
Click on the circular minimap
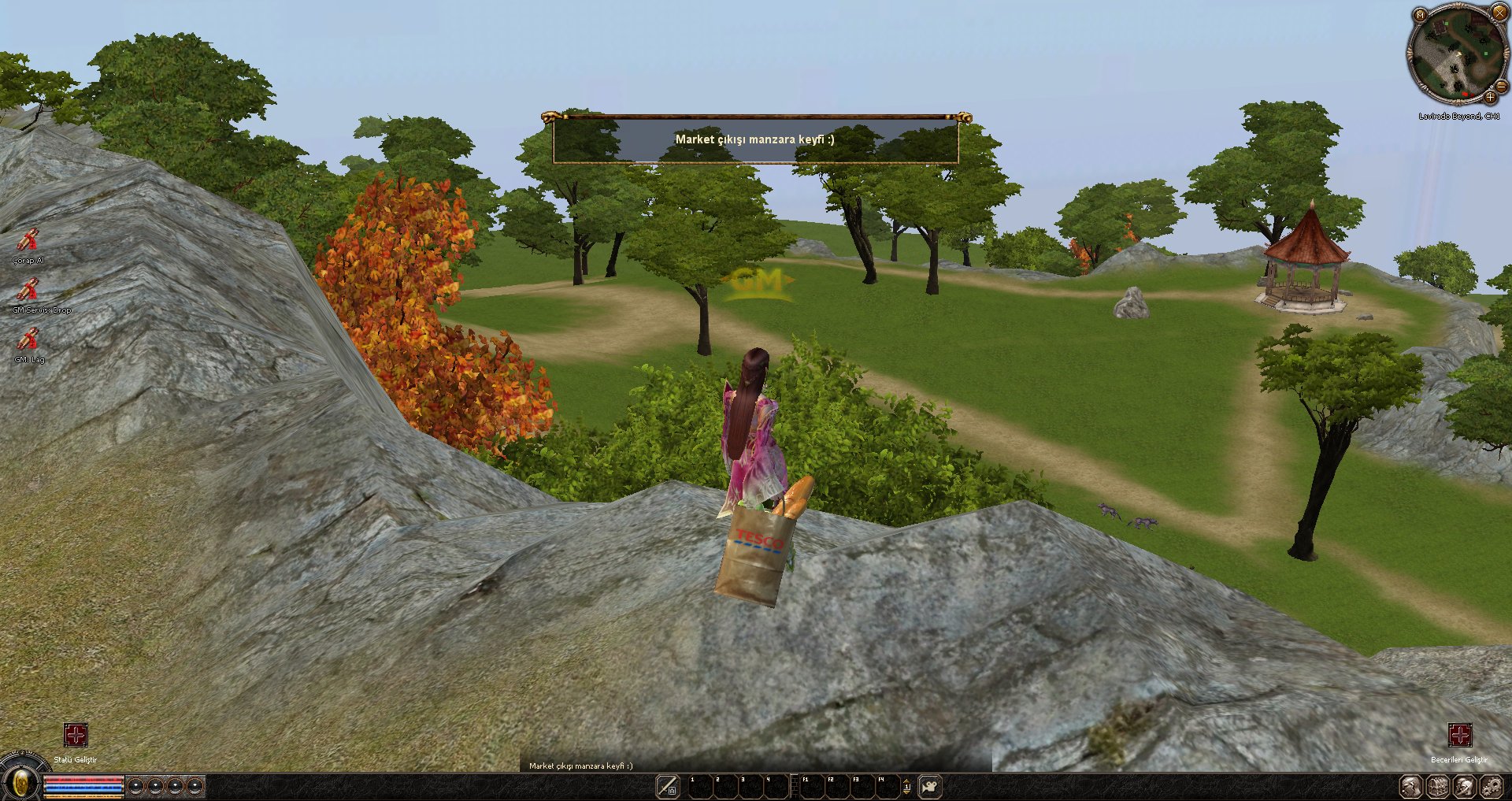pos(1455,55)
